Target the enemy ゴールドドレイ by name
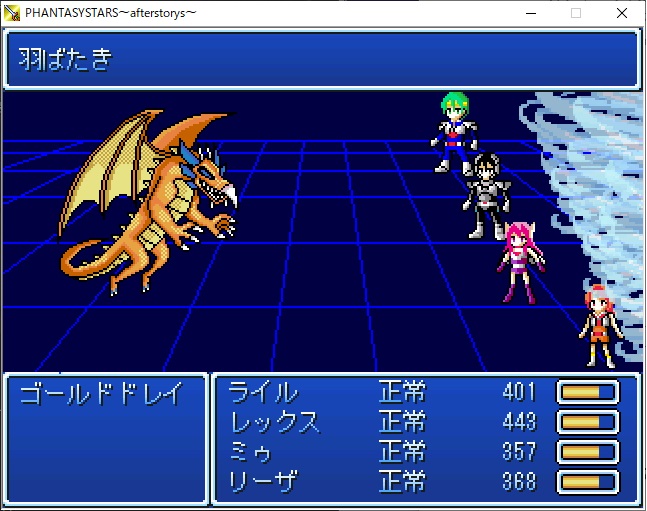Screen dimensions: 647x511 101,393
